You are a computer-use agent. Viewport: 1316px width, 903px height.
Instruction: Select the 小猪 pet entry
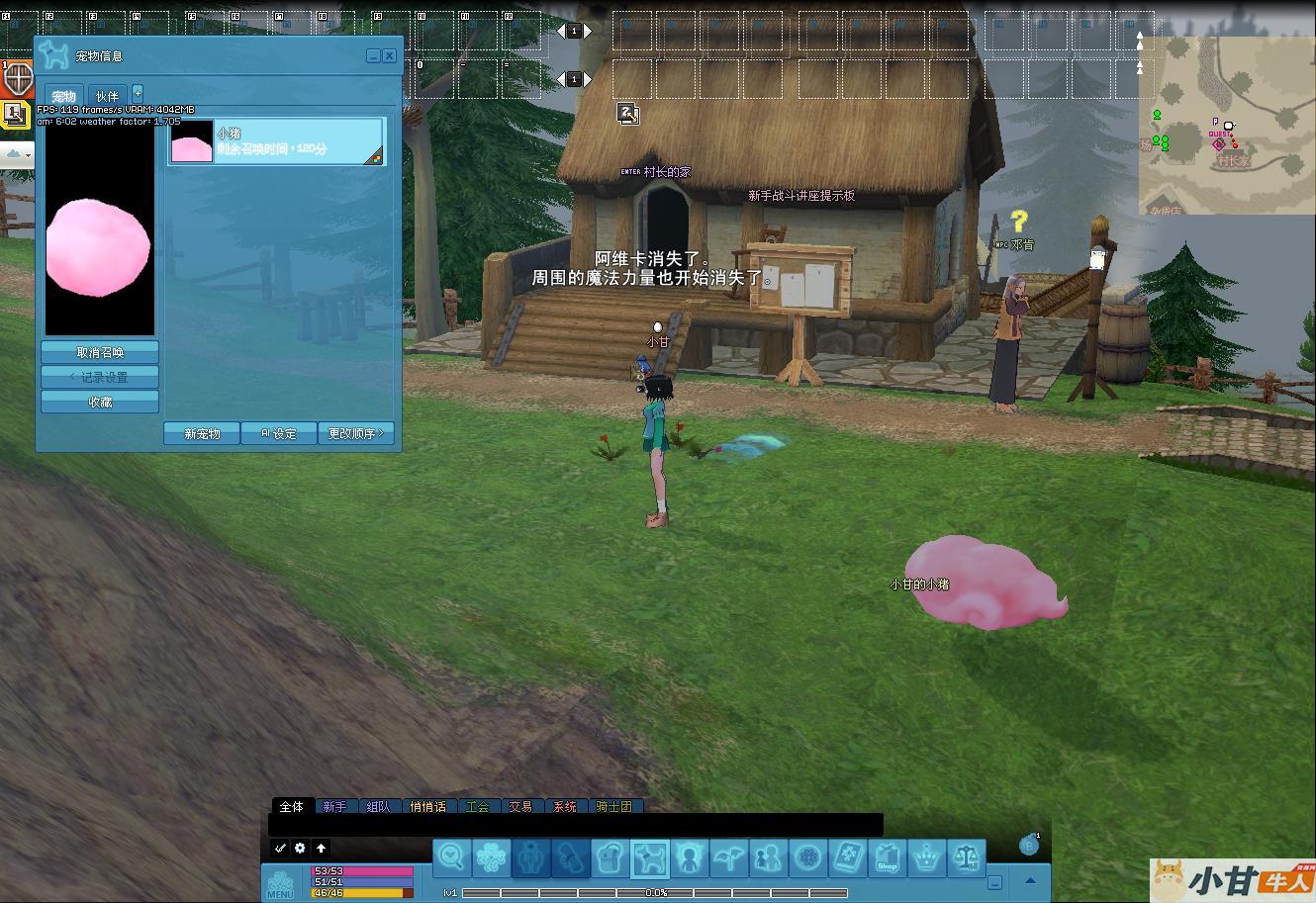pos(275,141)
